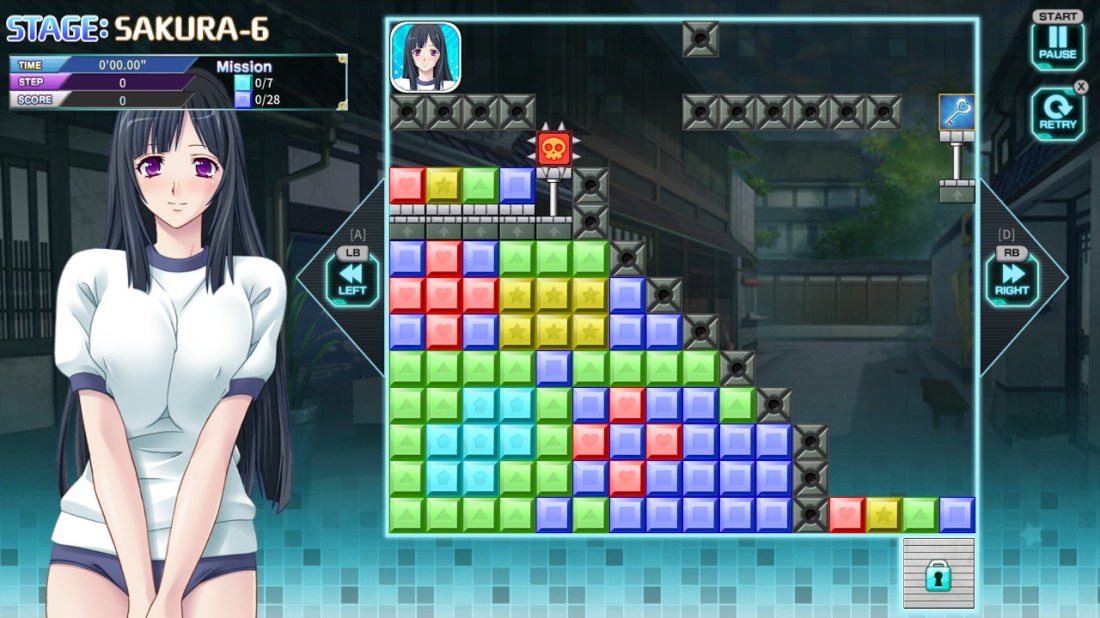Select the red spiked skull block
Viewport: 1100px width, 618px height.
(x=553, y=149)
